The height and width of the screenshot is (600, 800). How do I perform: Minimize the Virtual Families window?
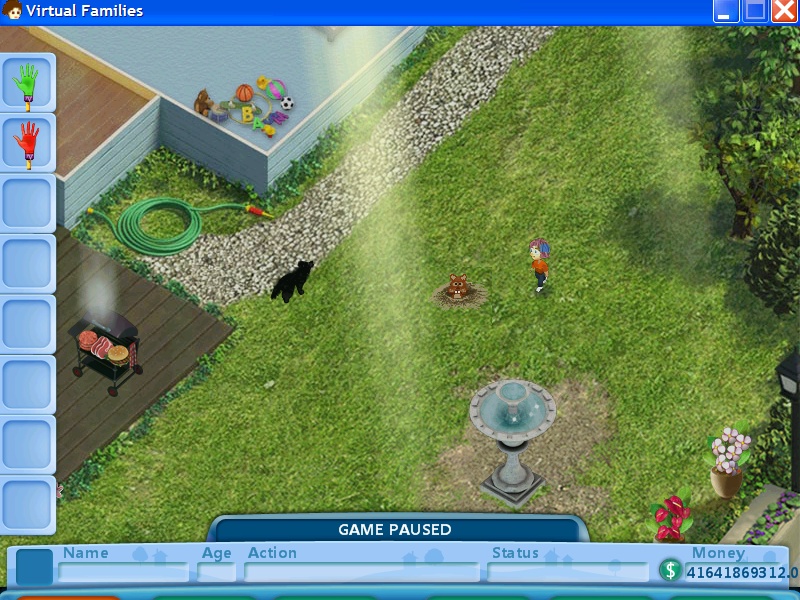726,11
